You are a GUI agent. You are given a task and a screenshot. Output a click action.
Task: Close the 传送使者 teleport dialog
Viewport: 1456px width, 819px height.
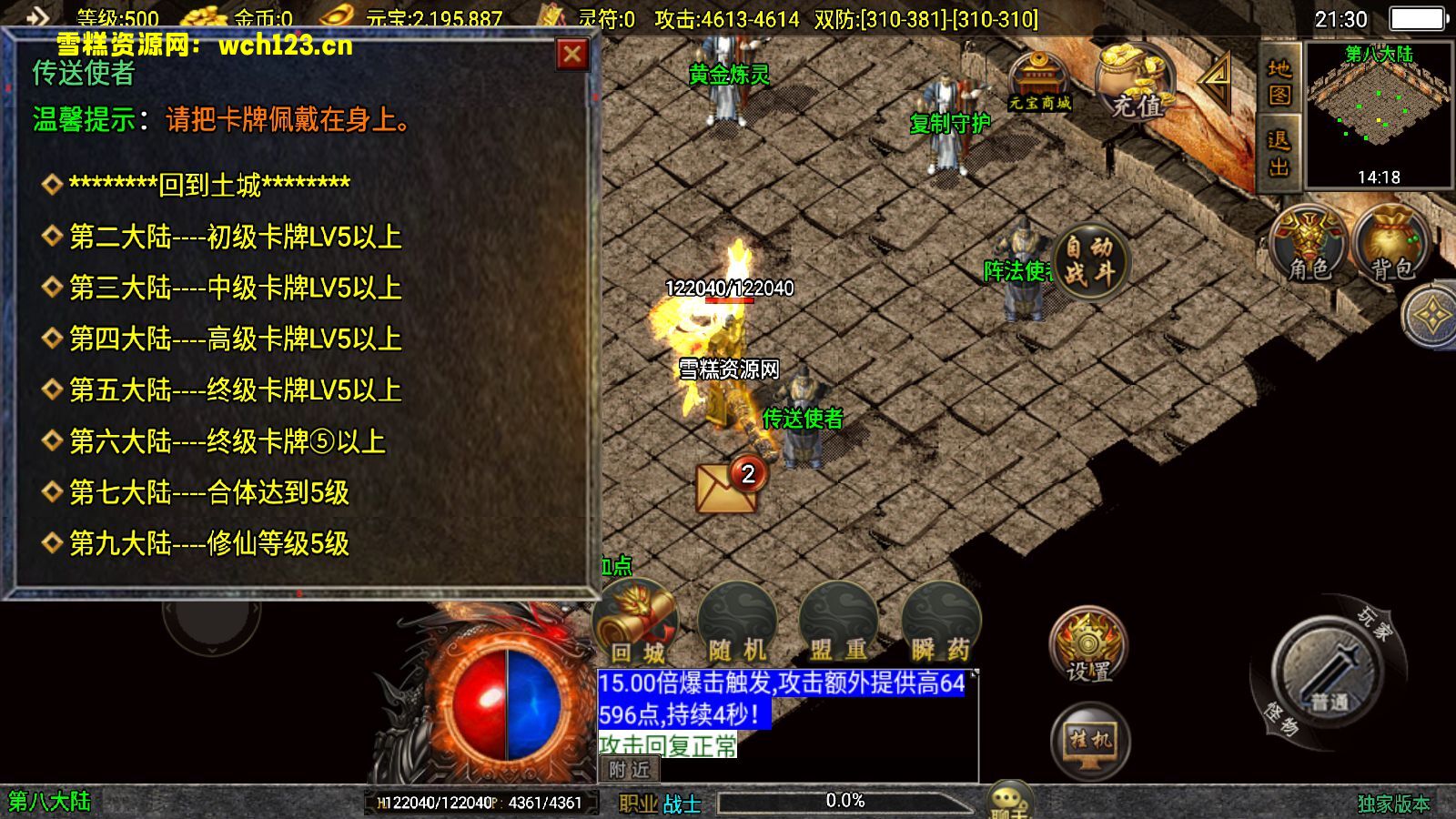571,55
